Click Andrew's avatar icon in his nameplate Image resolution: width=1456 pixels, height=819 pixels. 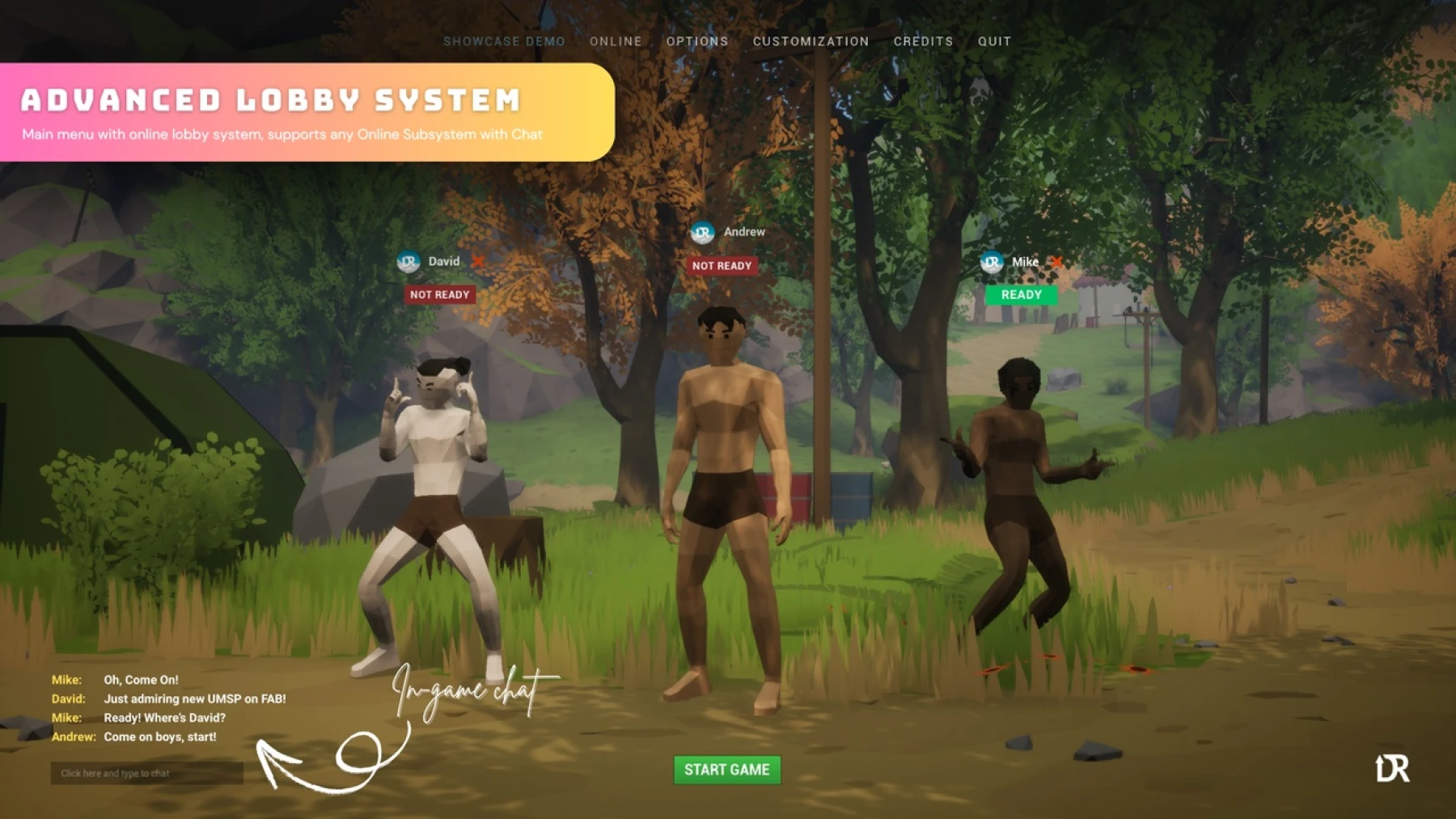[702, 231]
